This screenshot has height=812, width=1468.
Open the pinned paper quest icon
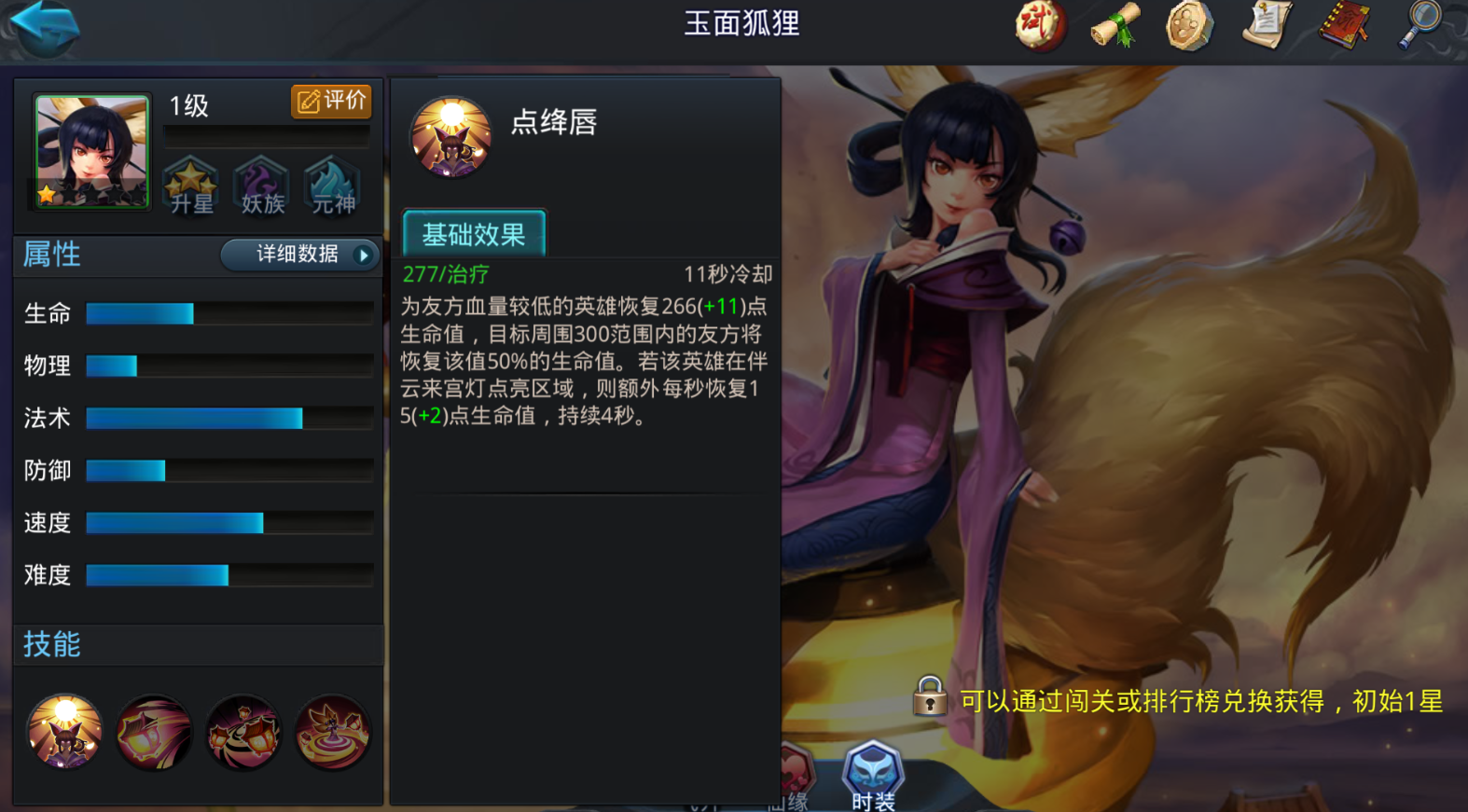(x=1267, y=25)
